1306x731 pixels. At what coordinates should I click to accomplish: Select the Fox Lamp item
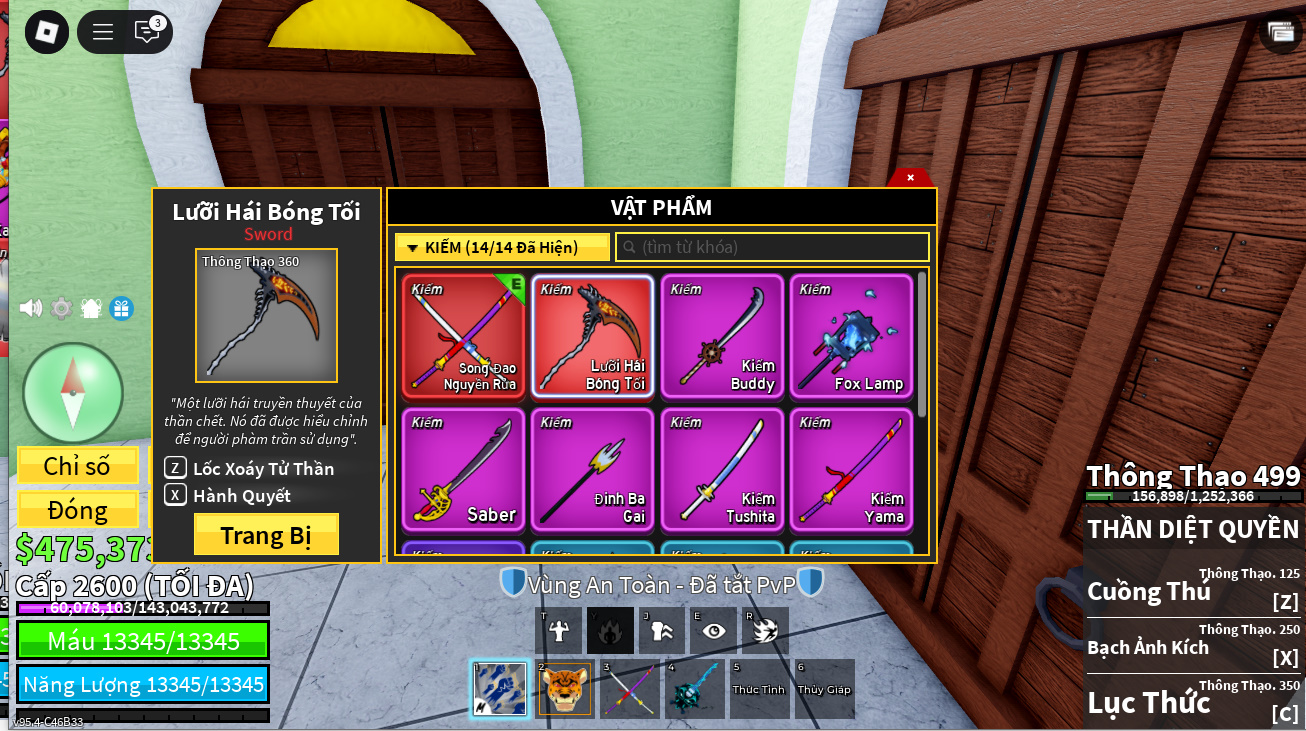tap(851, 337)
